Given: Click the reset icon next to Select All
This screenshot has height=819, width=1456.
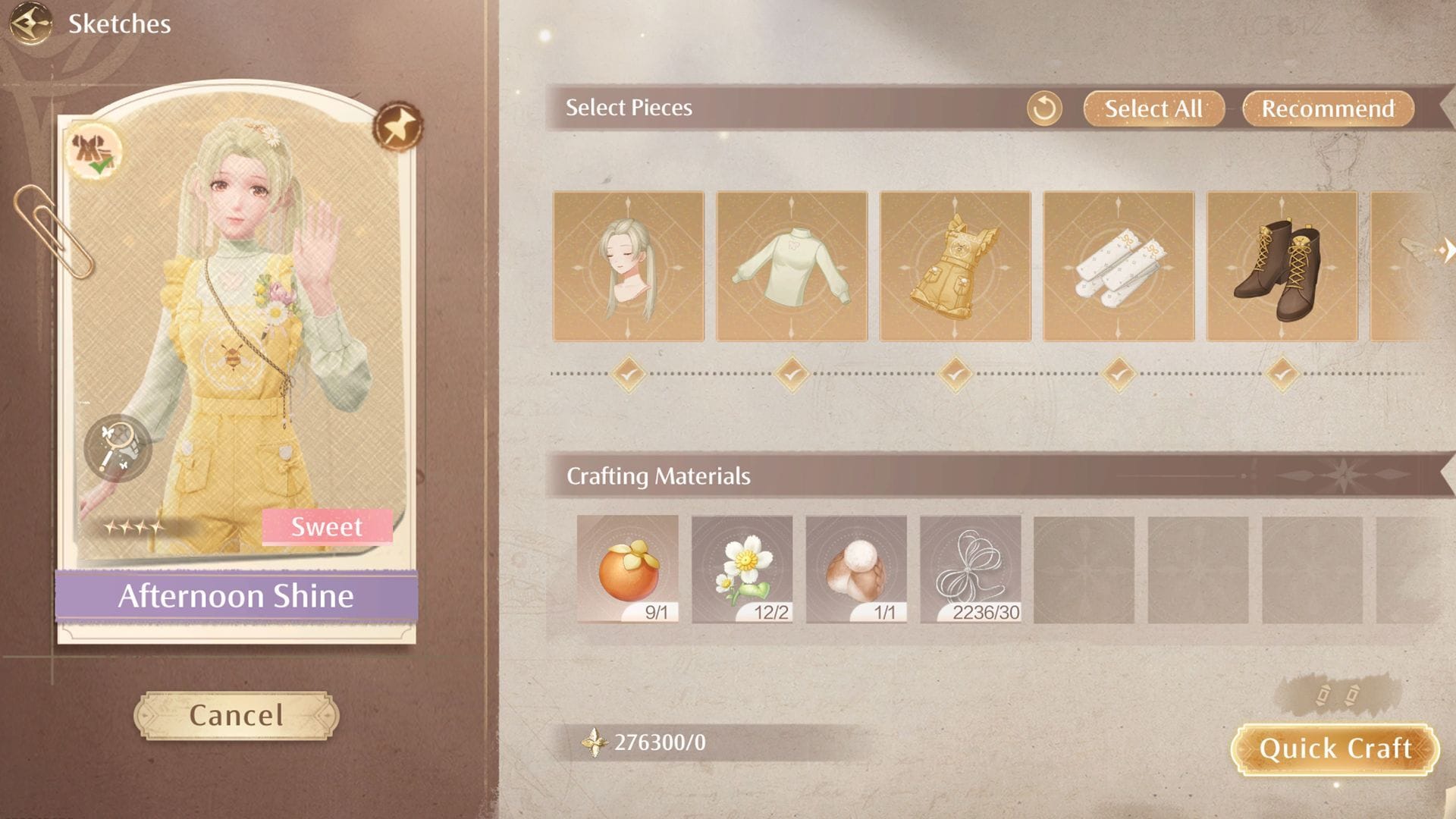Looking at the screenshot, I should coord(1044,109).
